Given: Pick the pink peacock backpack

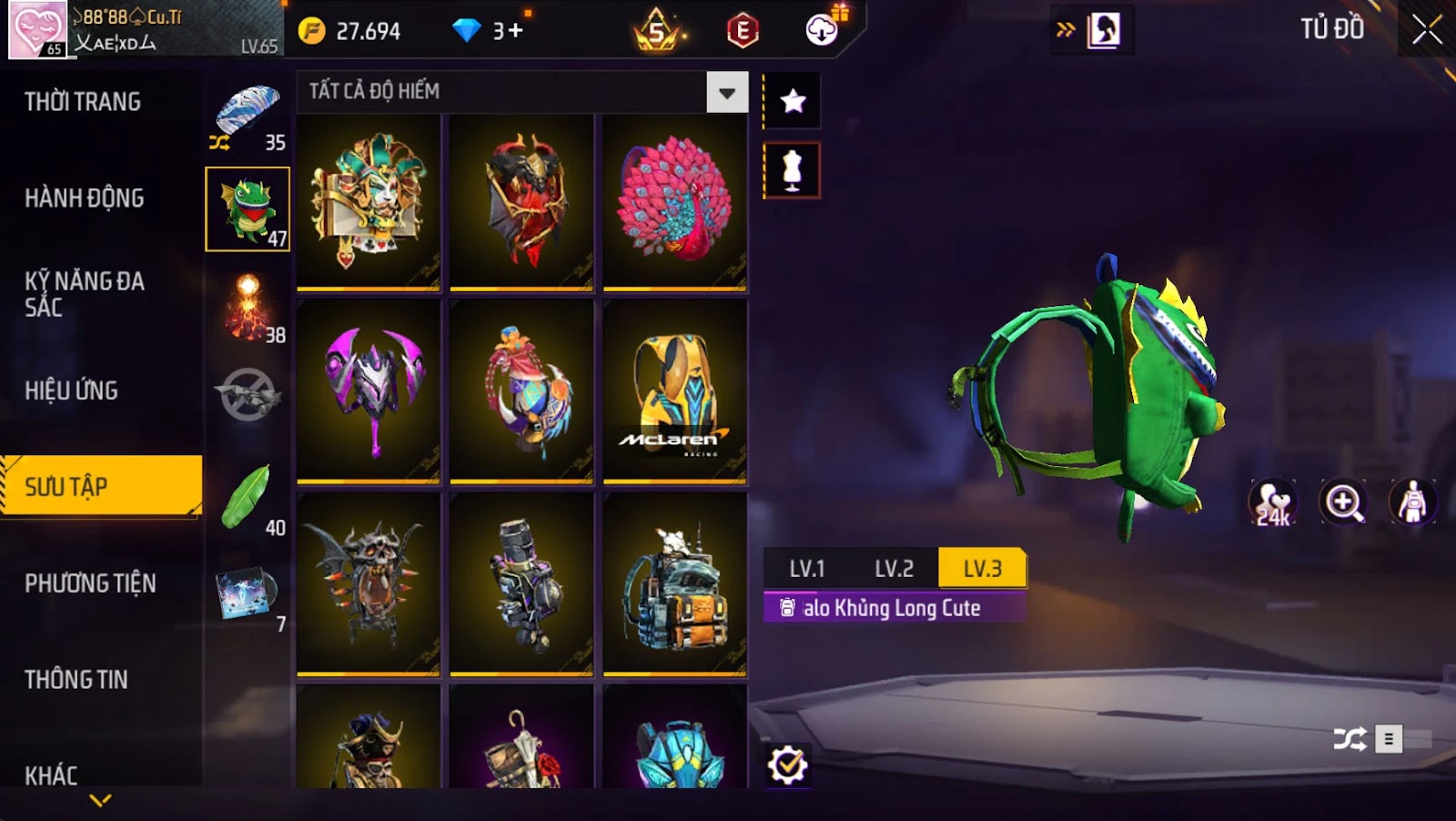Looking at the screenshot, I should (674, 200).
